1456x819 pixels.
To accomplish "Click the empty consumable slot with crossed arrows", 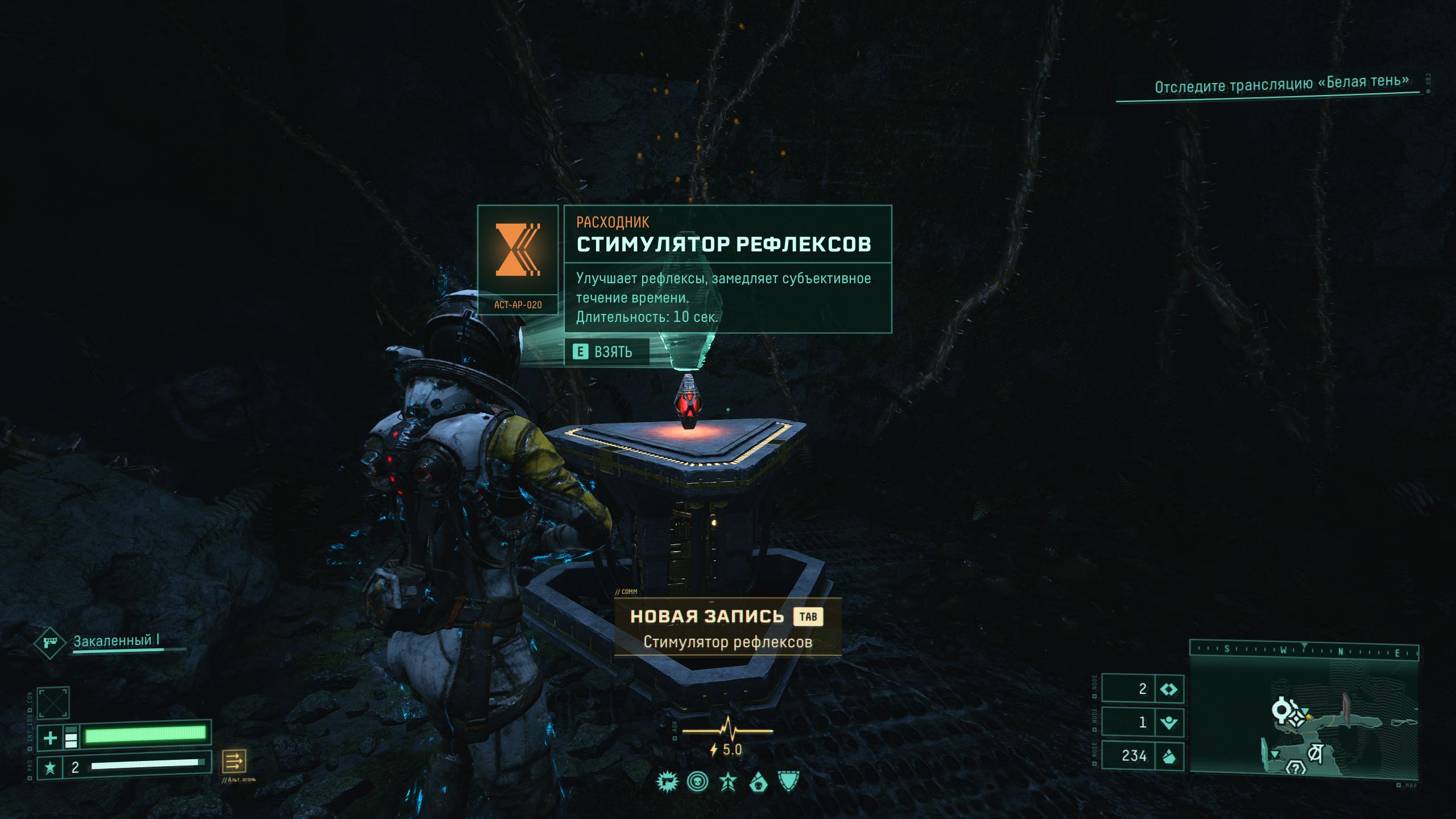I will click(53, 703).
